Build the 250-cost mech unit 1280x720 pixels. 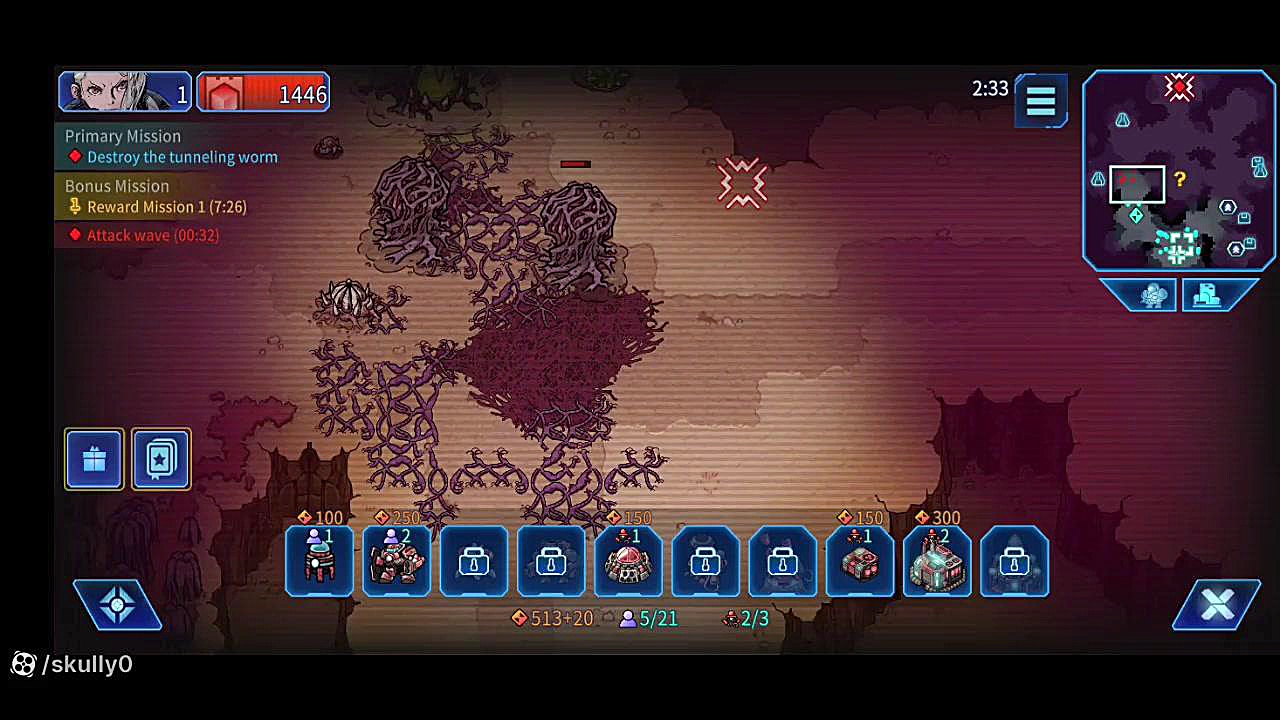[x=397, y=561]
